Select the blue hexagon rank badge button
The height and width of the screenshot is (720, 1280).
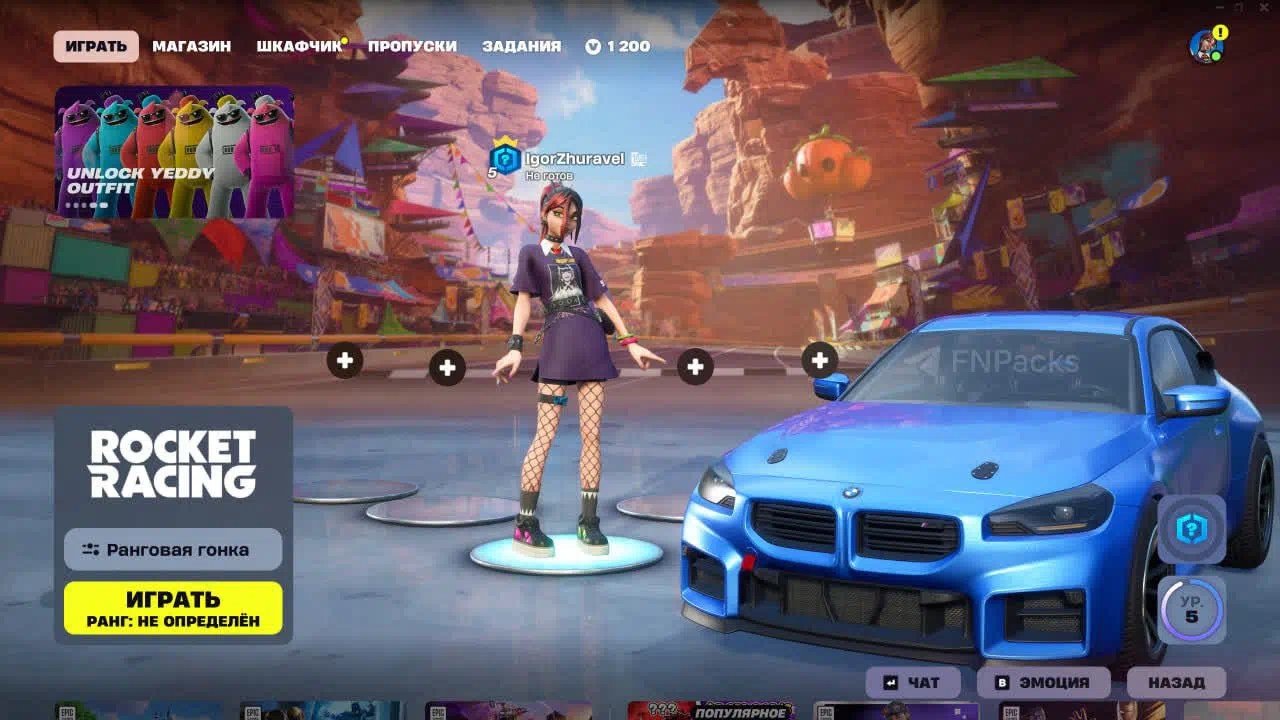[1191, 529]
